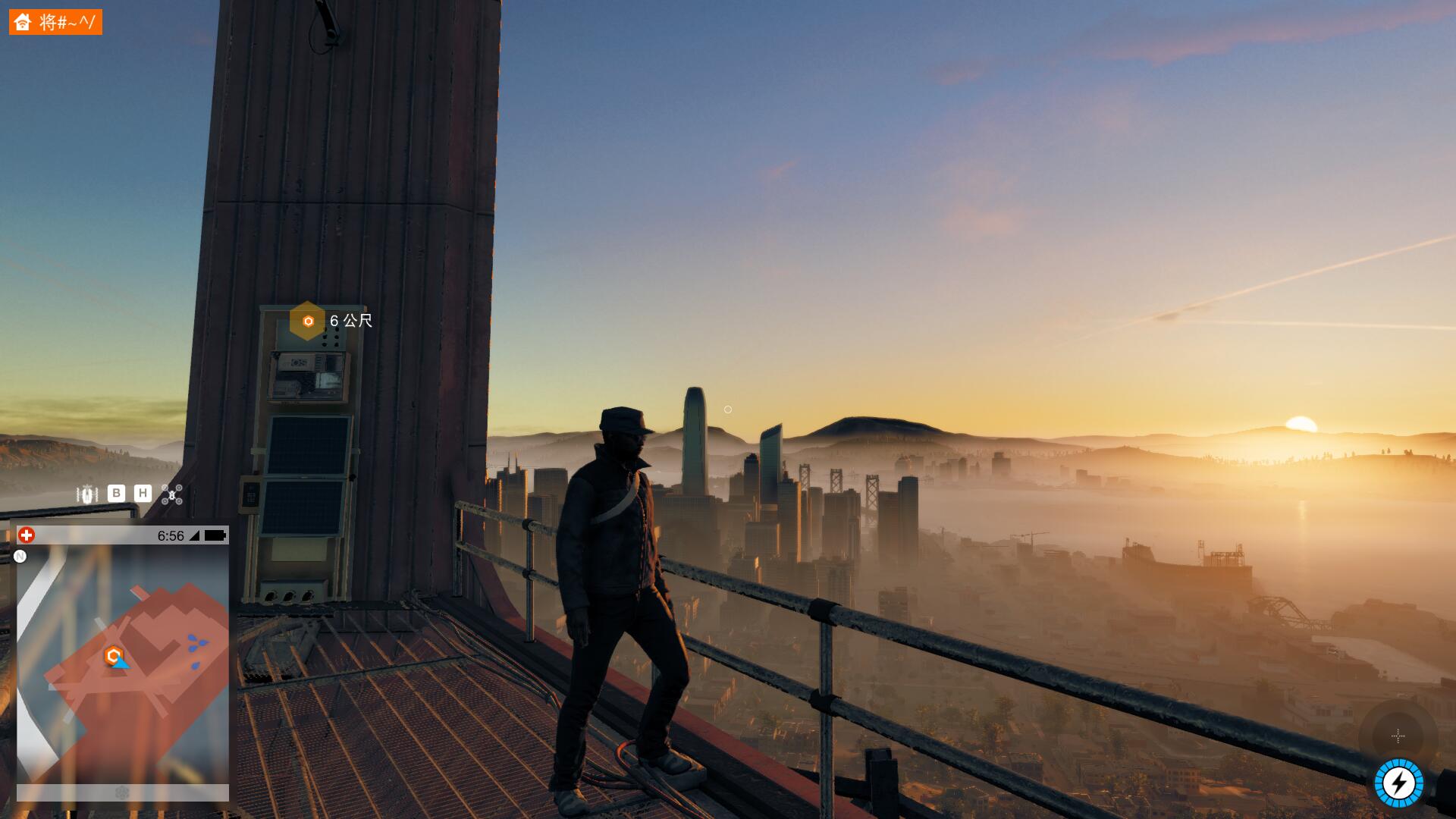
Task: Click the faint icon on phone's bottom bar
Action: 122,792
